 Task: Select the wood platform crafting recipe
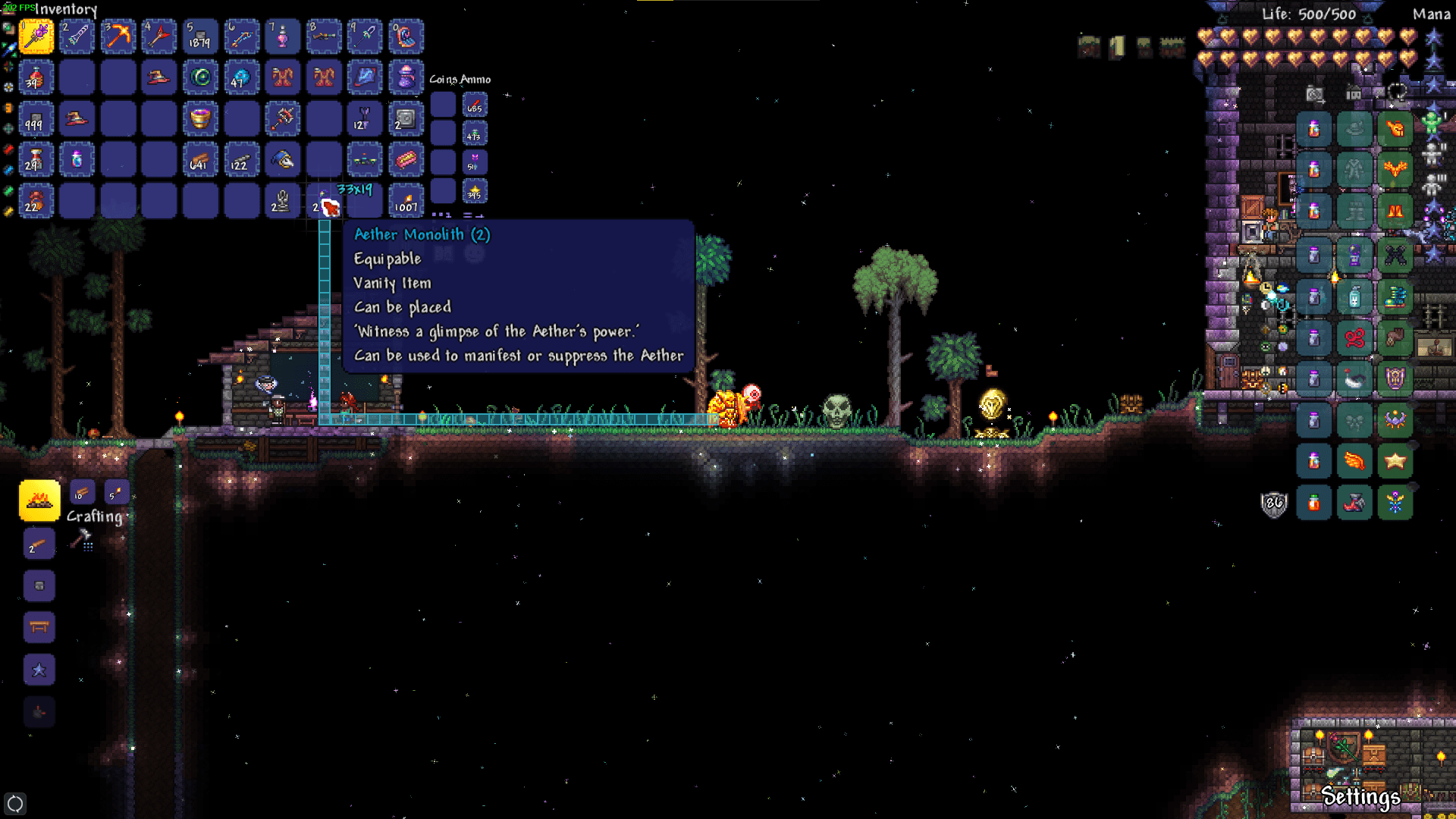coord(39,544)
